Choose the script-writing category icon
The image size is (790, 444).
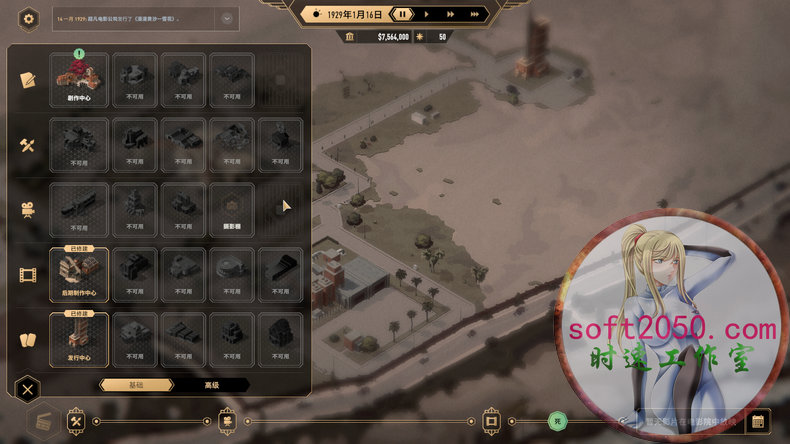[x=27, y=79]
